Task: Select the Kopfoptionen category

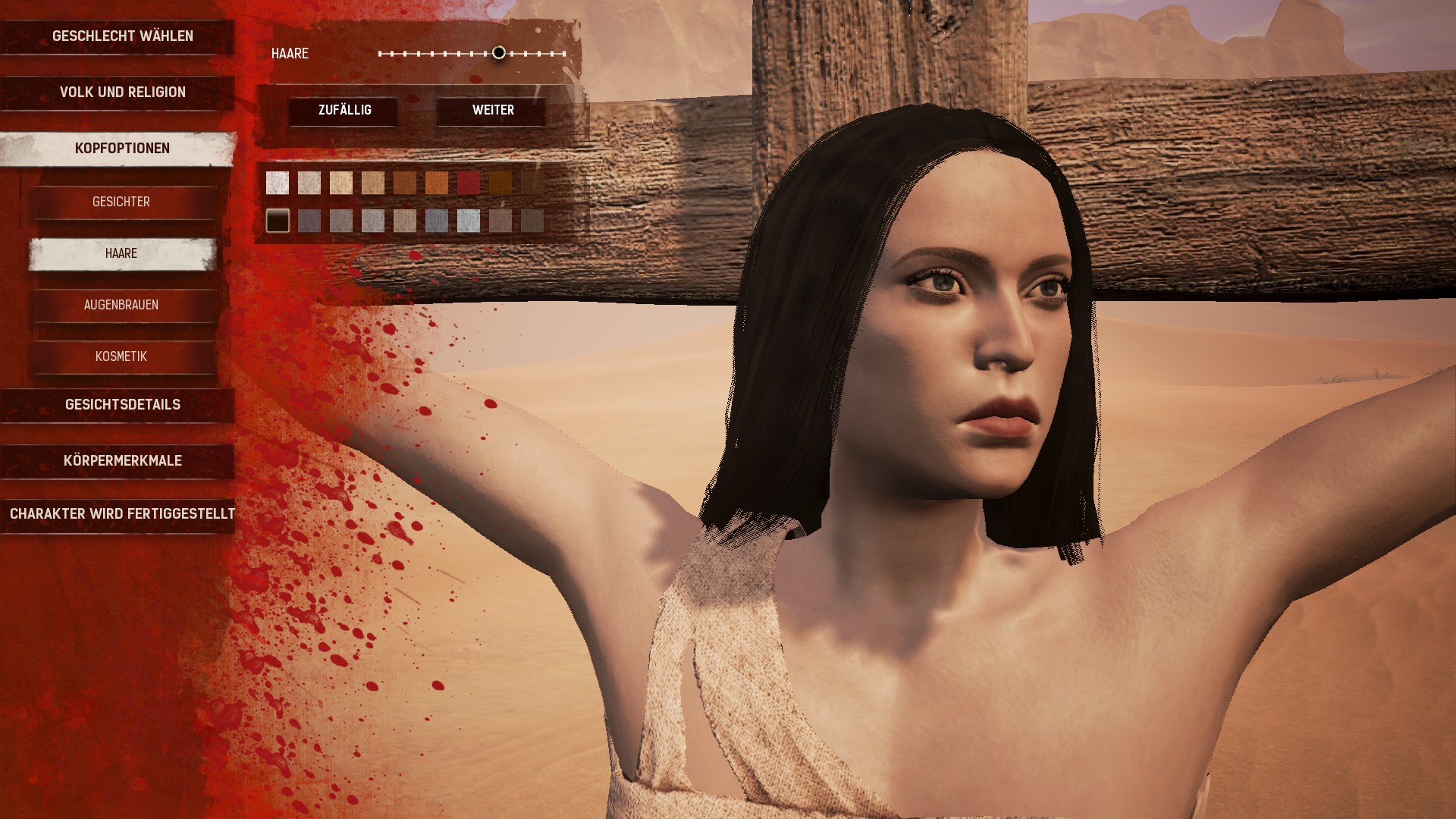Action: [122, 149]
